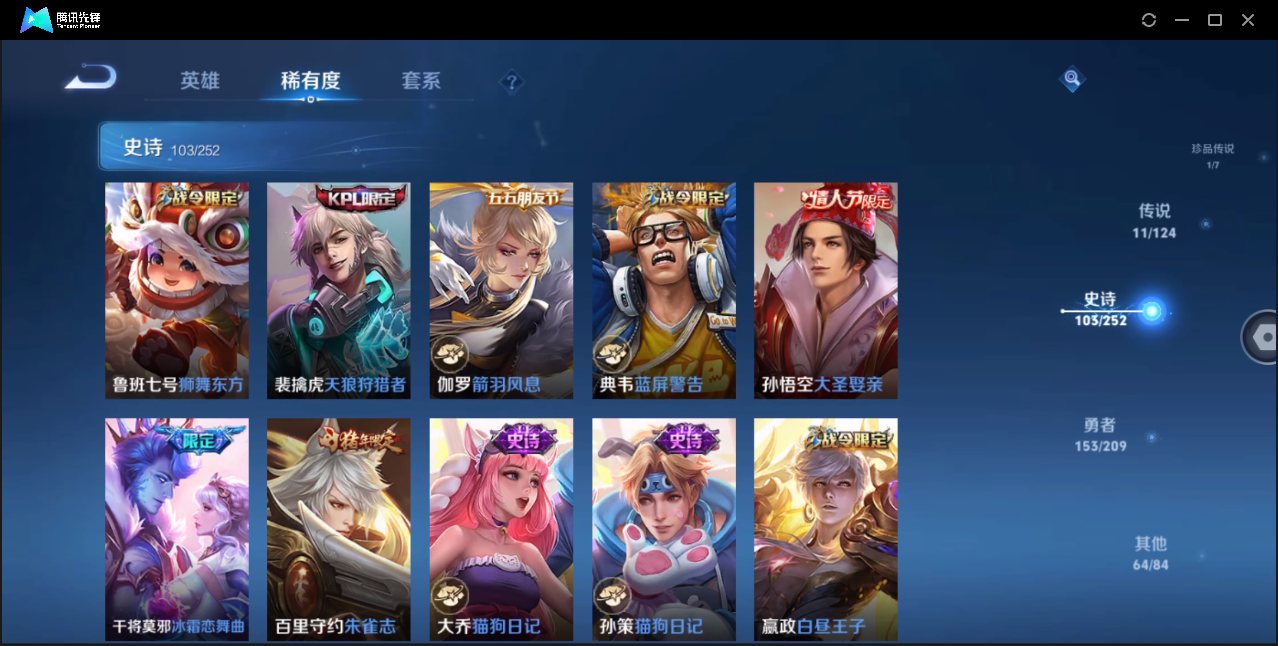The height and width of the screenshot is (646, 1278).
Task: Choose 鲁班七号 狮舞东方 skin card
Action: [x=177, y=290]
